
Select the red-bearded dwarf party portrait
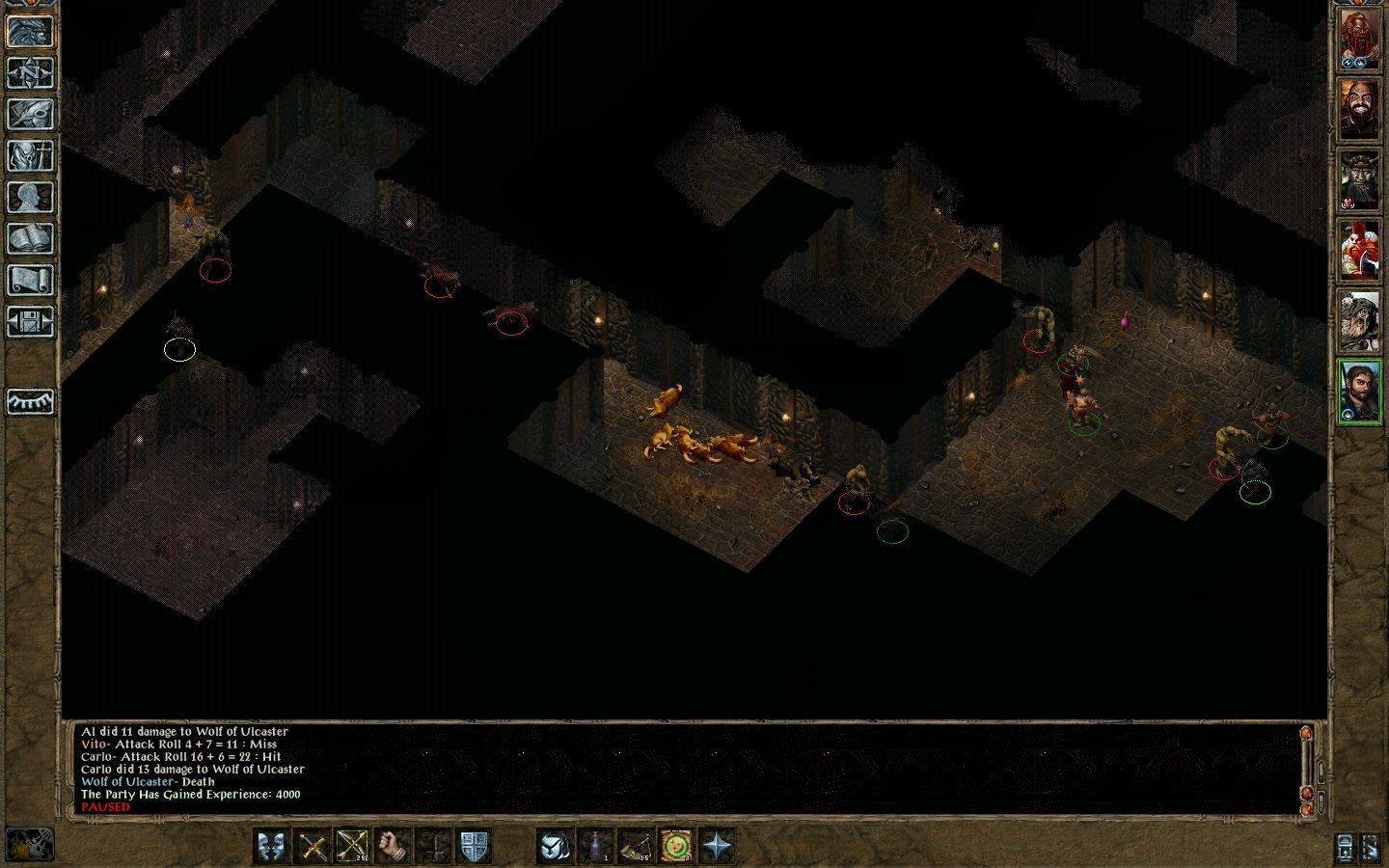(1359, 41)
